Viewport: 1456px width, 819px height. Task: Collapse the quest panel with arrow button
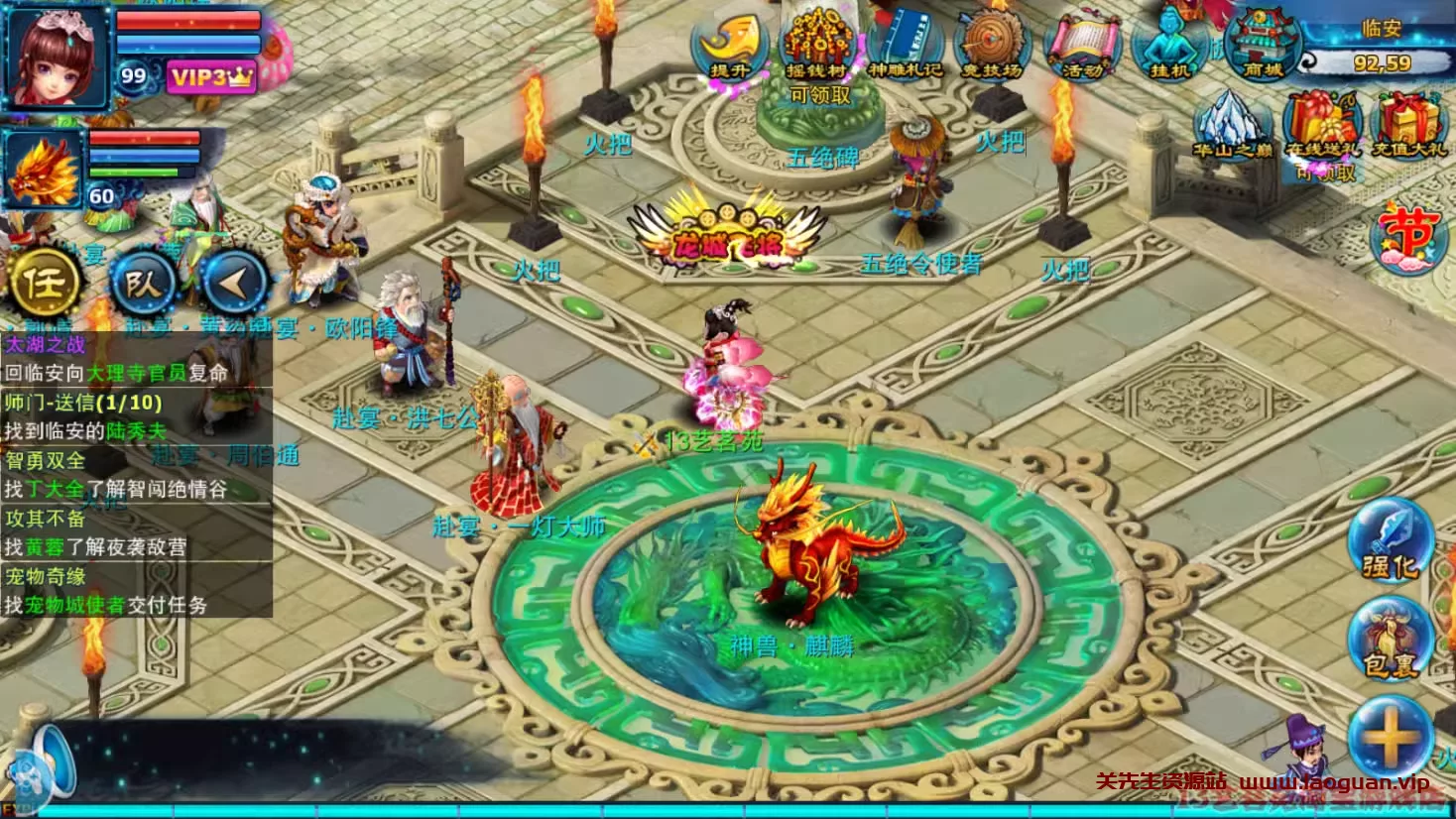pos(234,284)
